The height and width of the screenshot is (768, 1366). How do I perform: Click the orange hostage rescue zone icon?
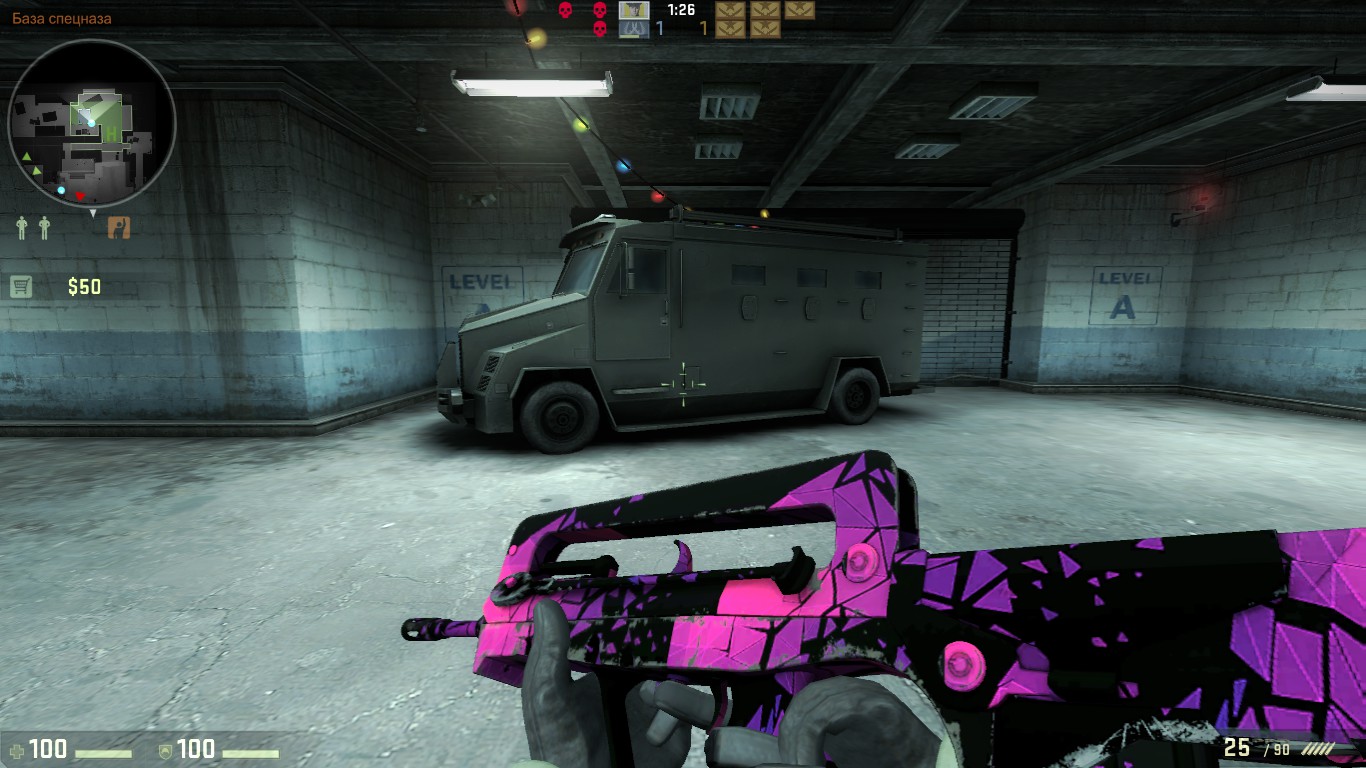click(x=119, y=227)
